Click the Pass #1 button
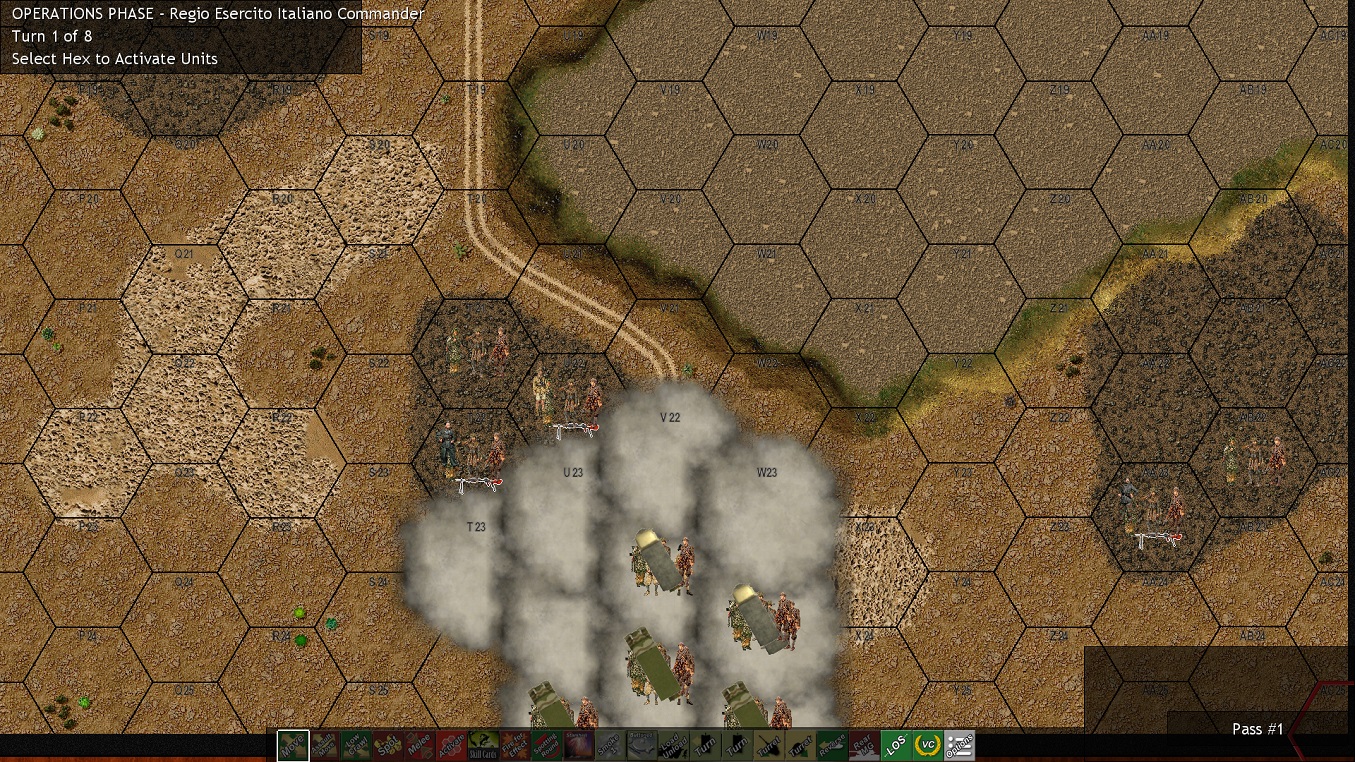 pyautogui.click(x=1257, y=729)
